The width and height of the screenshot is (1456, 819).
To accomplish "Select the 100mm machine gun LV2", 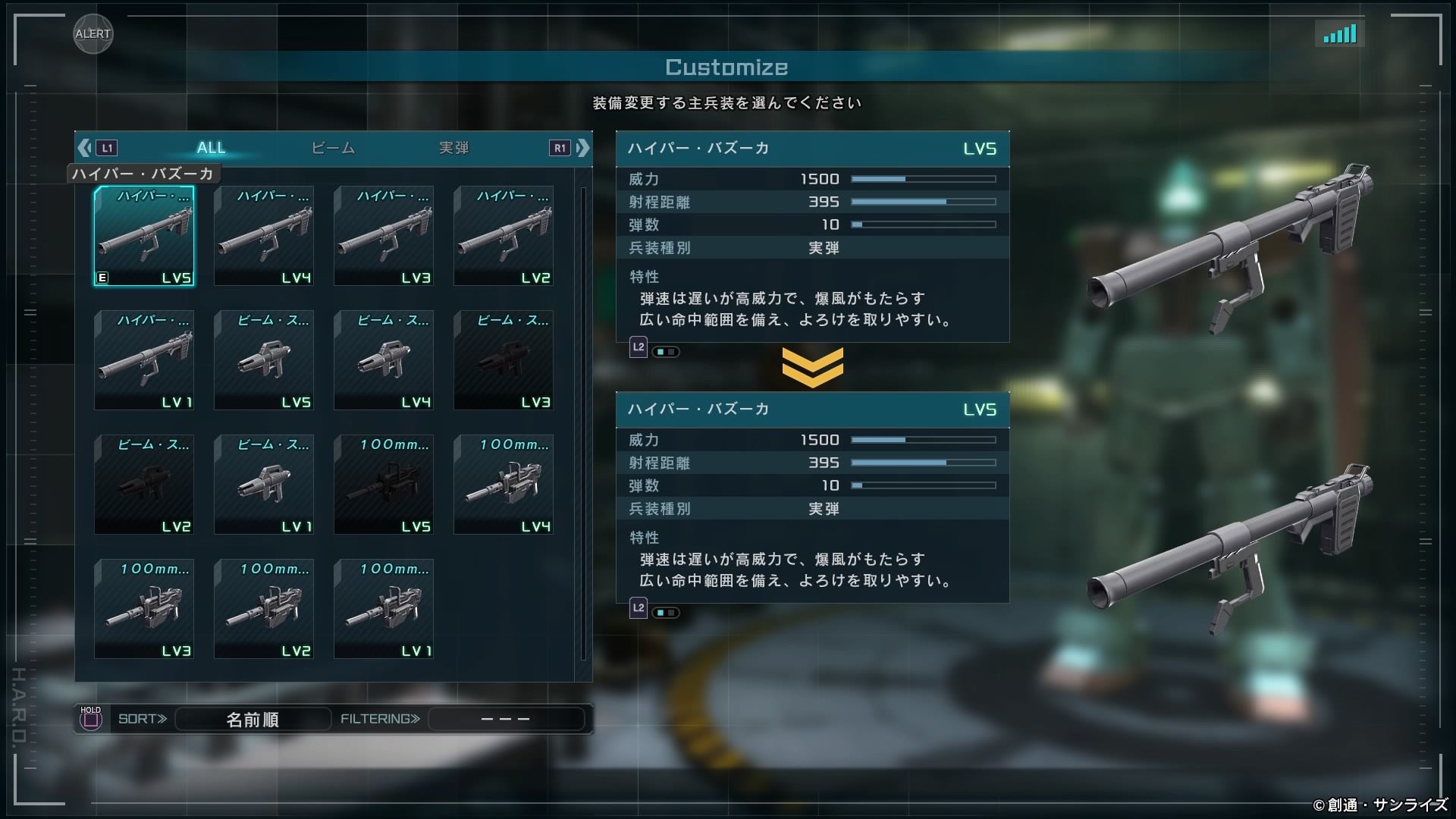I will pyautogui.click(x=264, y=609).
